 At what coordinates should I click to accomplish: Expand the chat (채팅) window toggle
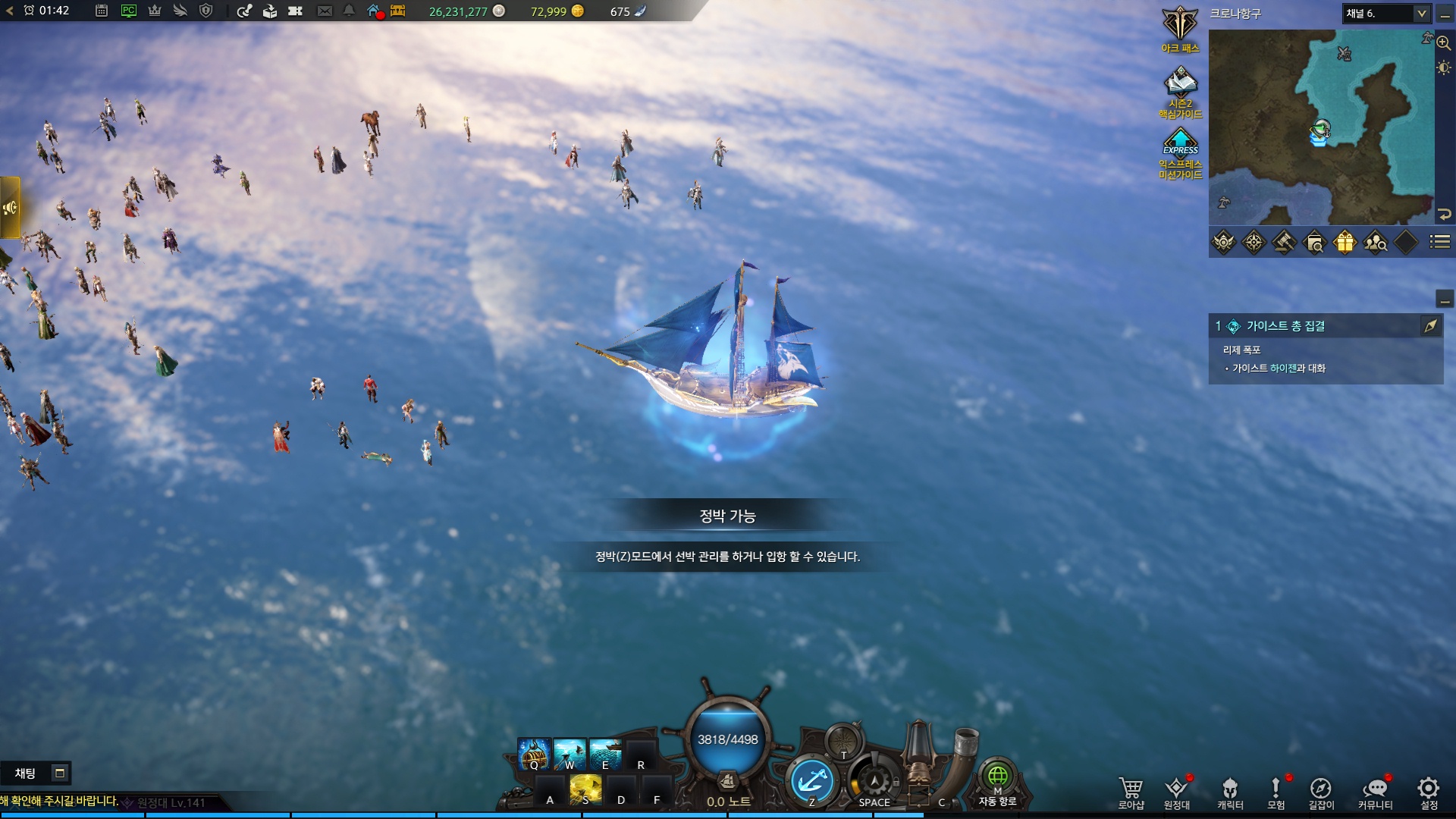click(59, 773)
